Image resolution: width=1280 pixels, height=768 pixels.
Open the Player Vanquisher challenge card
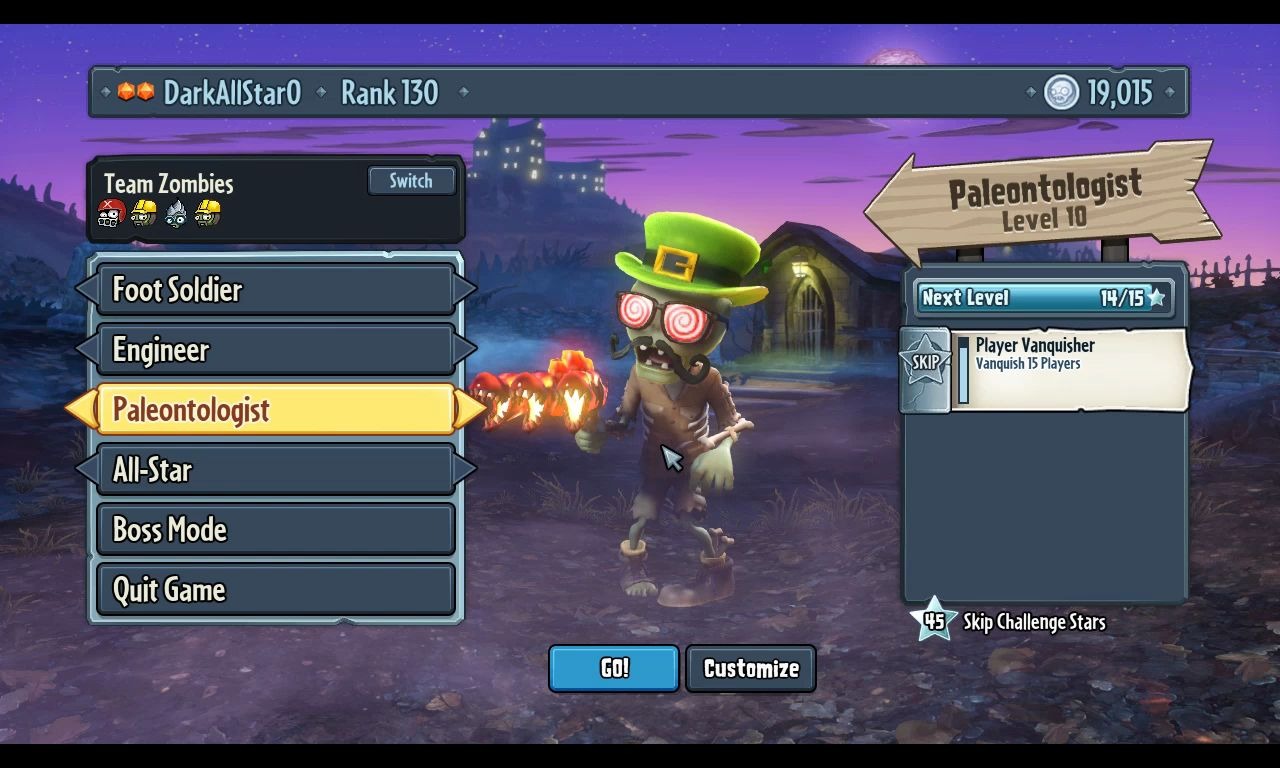(x=1070, y=368)
